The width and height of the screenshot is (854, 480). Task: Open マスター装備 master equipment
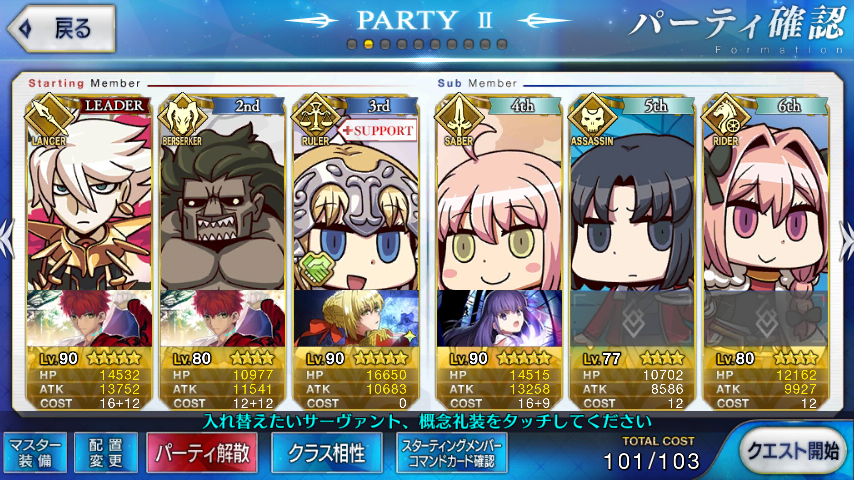pyautogui.click(x=36, y=453)
